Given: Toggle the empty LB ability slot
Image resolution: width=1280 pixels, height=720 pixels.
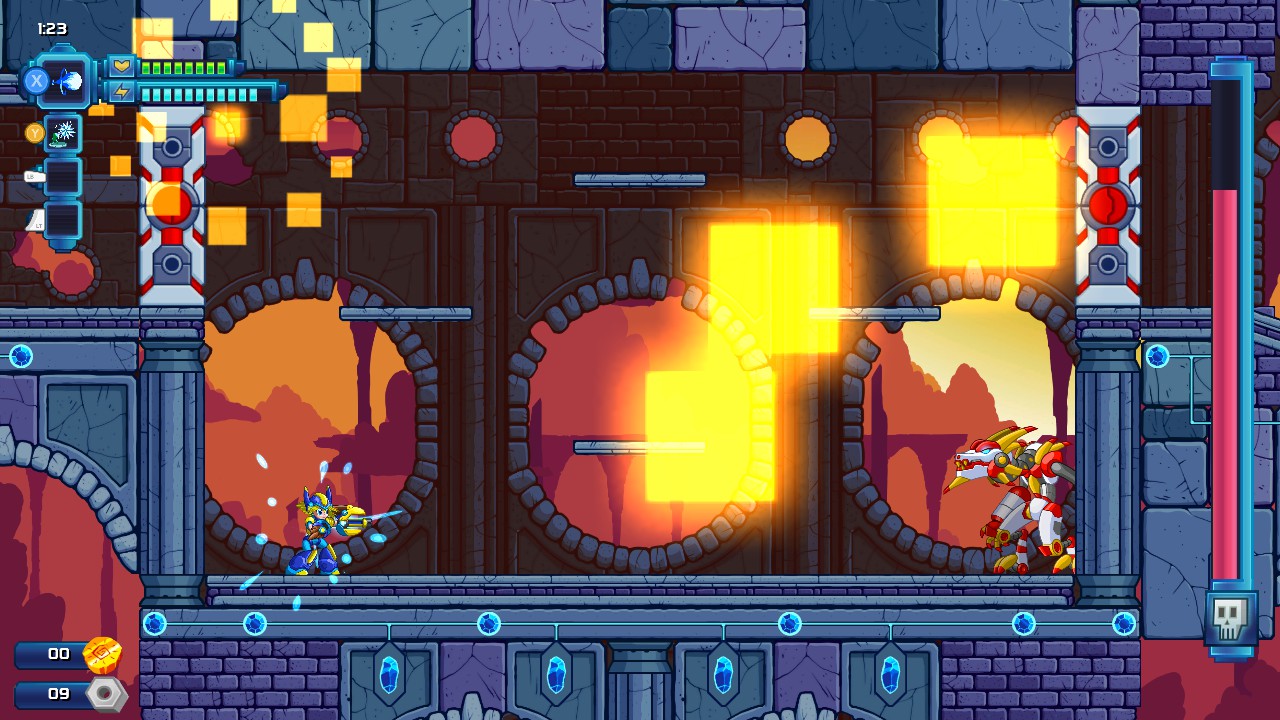Looking at the screenshot, I should [62, 177].
